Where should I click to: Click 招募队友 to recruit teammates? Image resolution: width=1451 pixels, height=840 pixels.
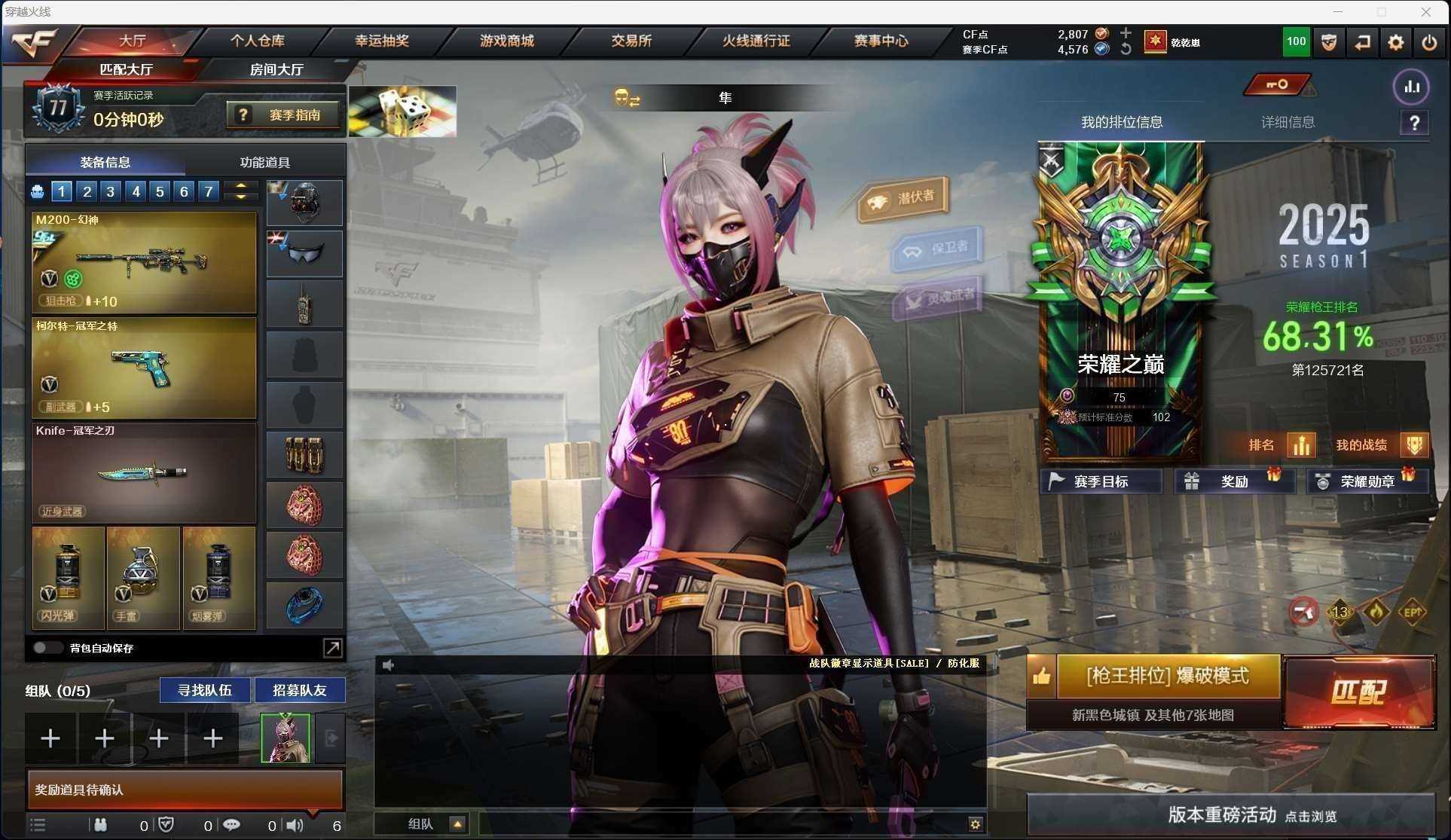[299, 690]
